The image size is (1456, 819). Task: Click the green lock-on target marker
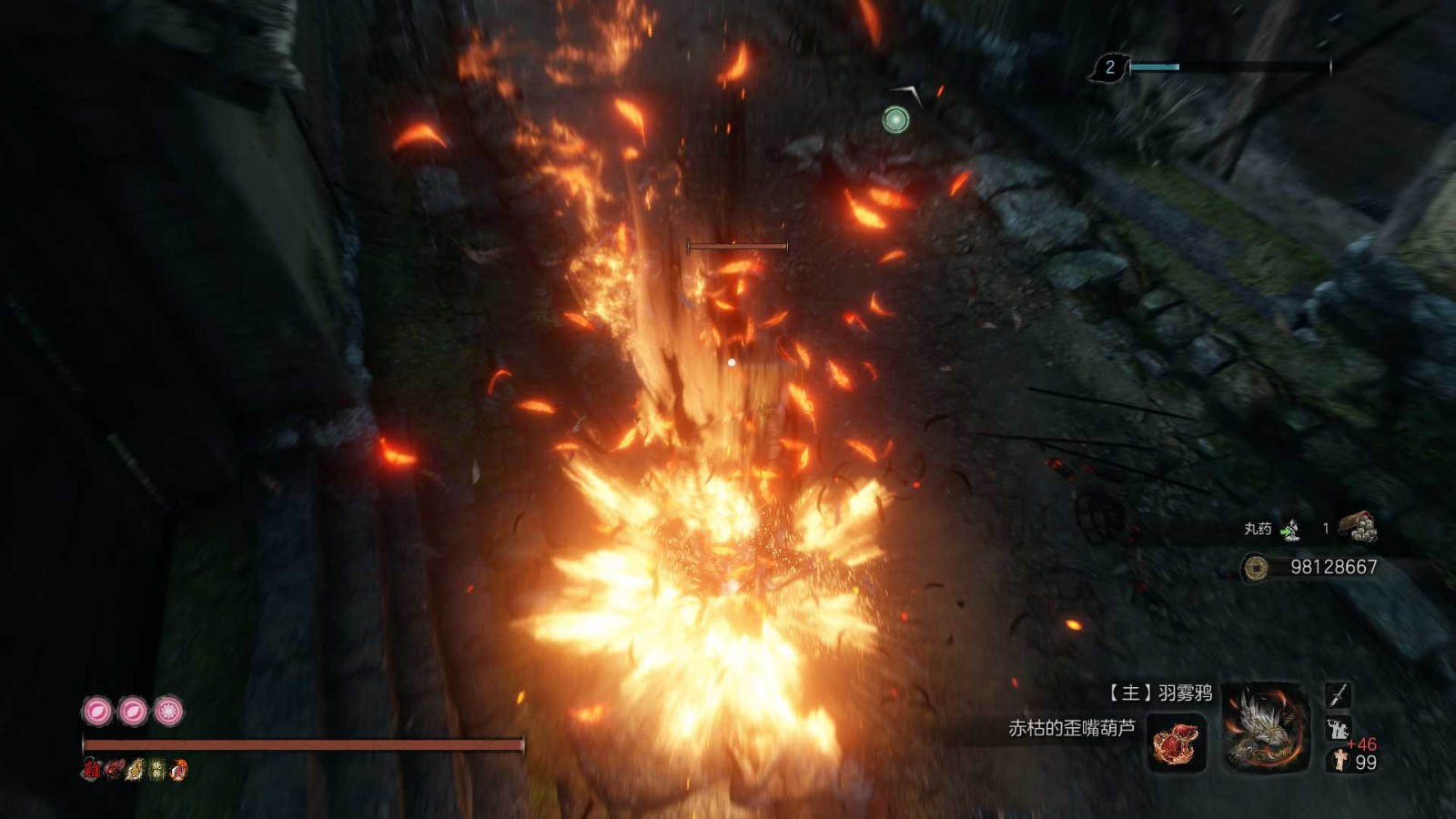(x=895, y=119)
